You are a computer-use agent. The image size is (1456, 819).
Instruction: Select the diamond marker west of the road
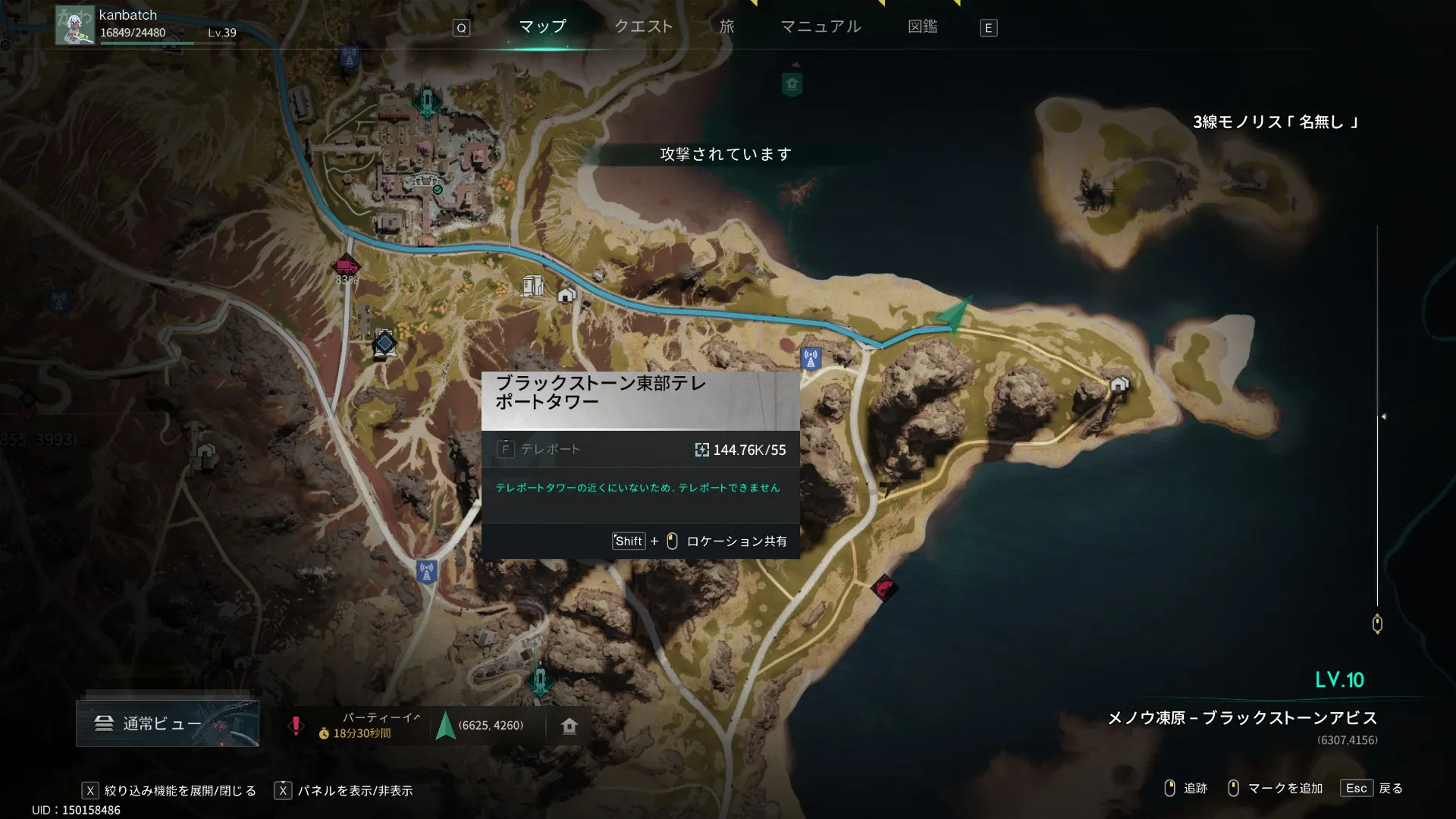click(x=384, y=344)
